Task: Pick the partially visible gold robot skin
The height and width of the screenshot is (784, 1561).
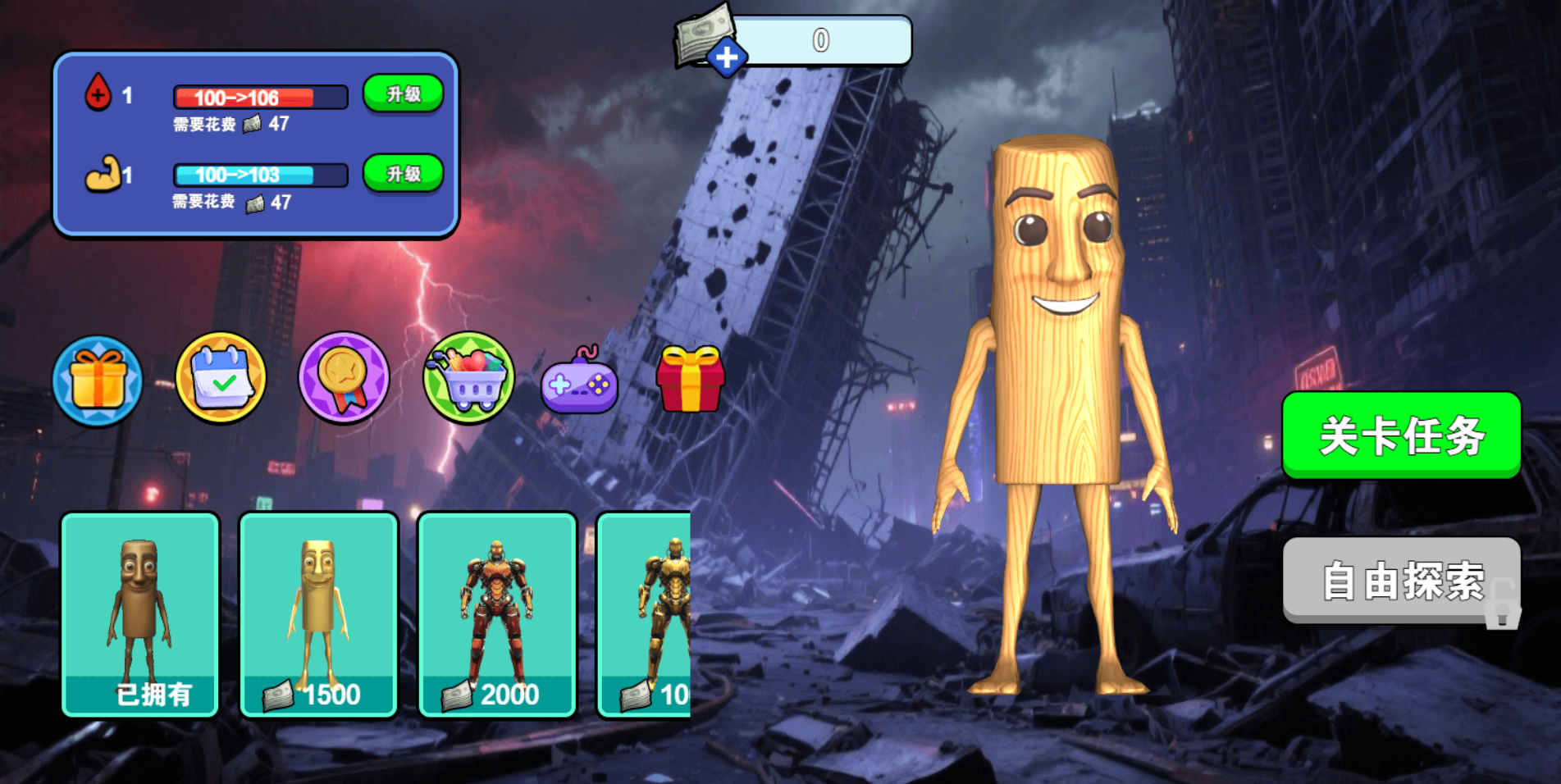Action: [646, 614]
